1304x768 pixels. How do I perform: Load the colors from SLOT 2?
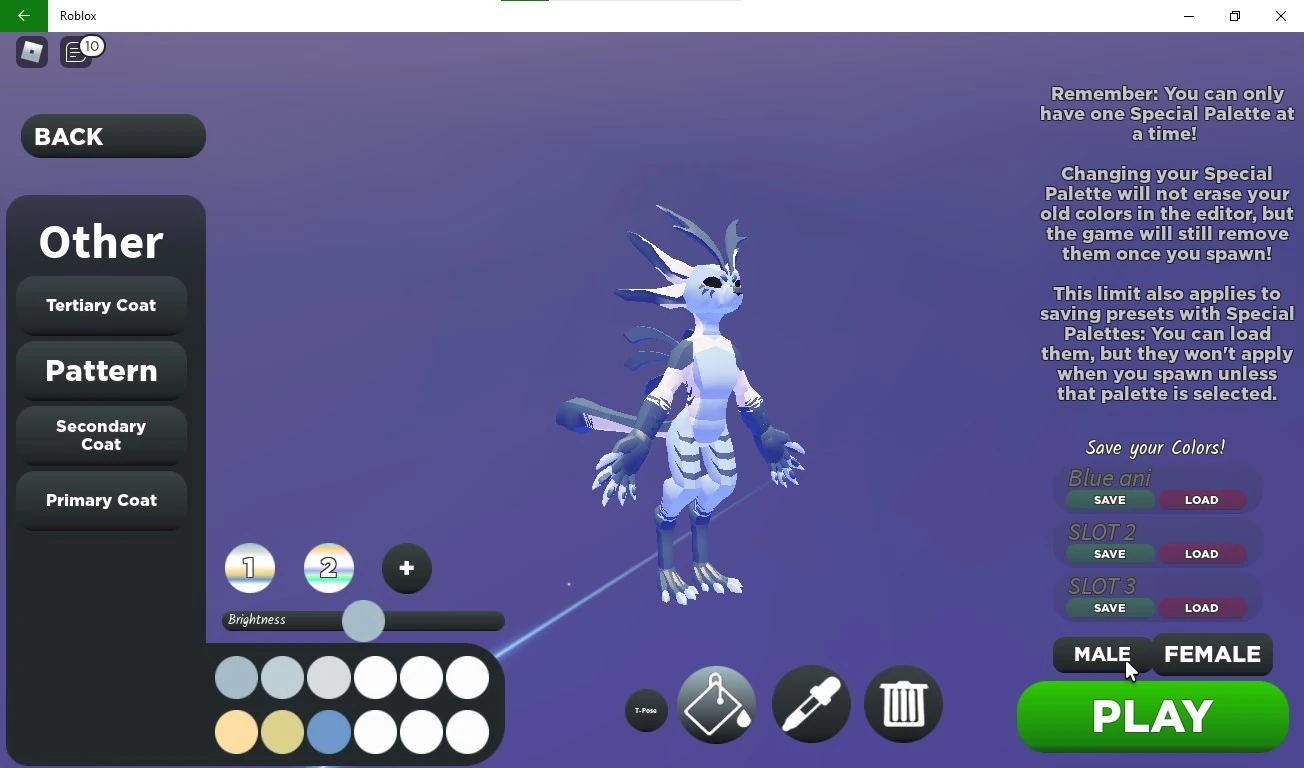pyautogui.click(x=1203, y=554)
